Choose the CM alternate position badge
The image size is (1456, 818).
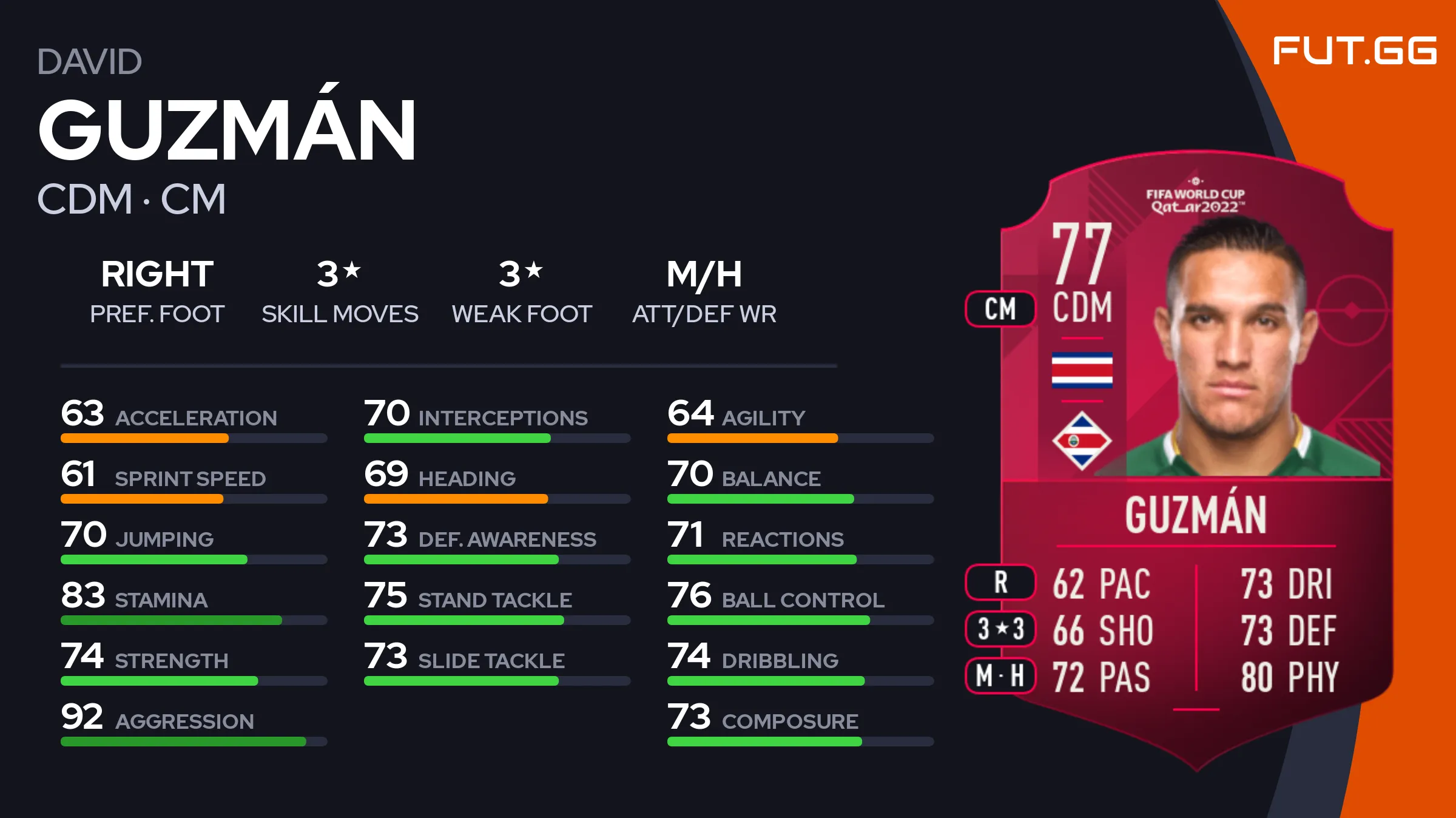coord(1000,309)
